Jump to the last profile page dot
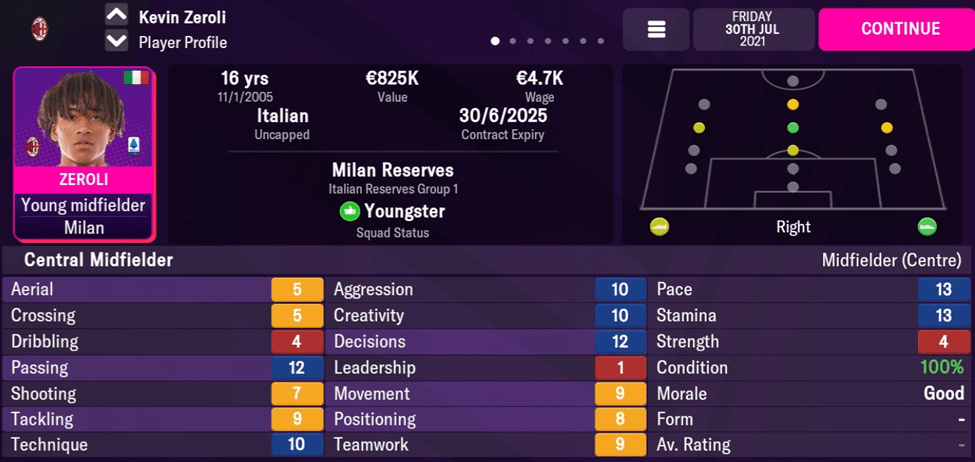This screenshot has width=975, height=462. coord(600,42)
